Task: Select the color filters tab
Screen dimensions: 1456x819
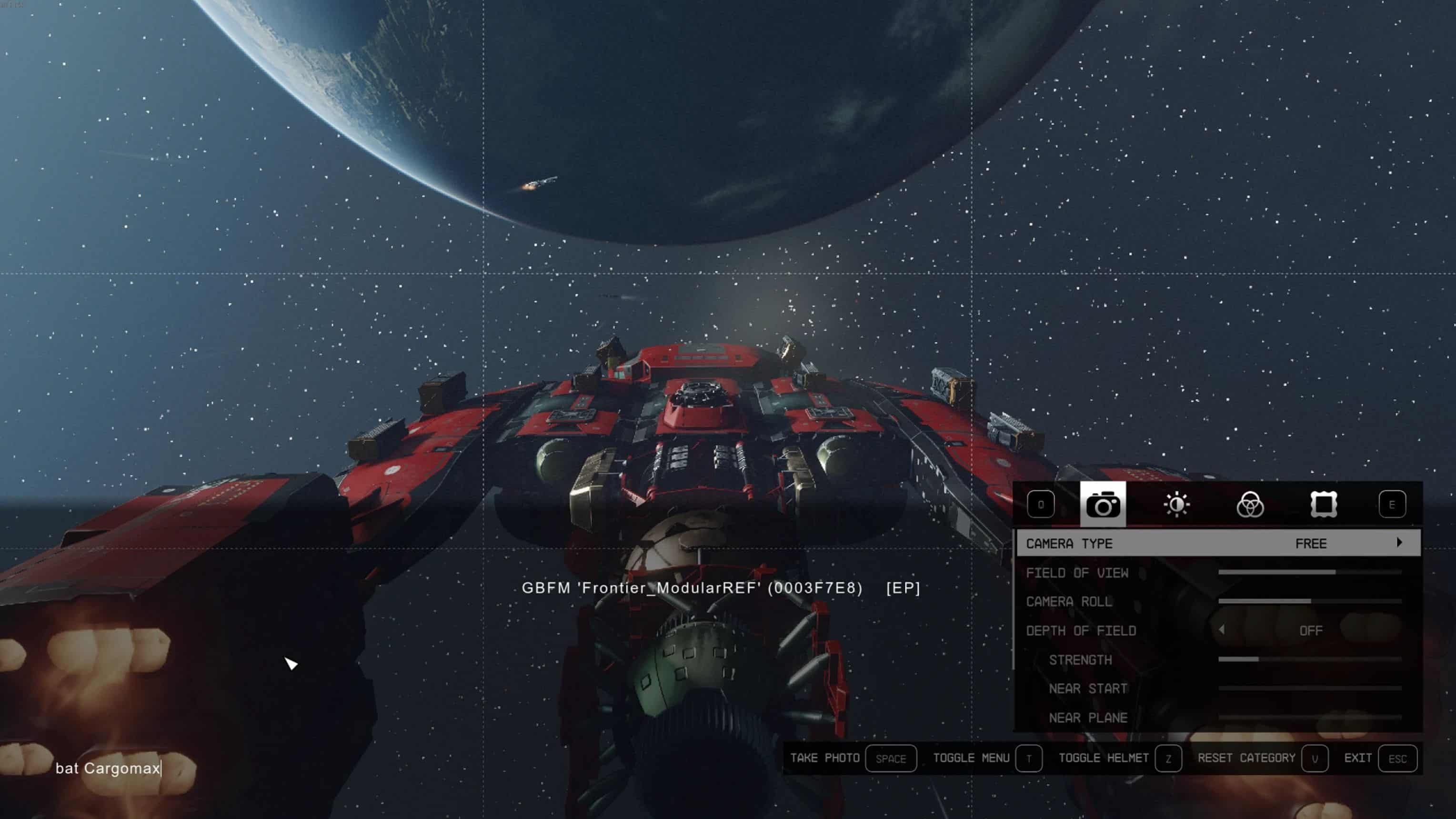Action: click(1250, 504)
